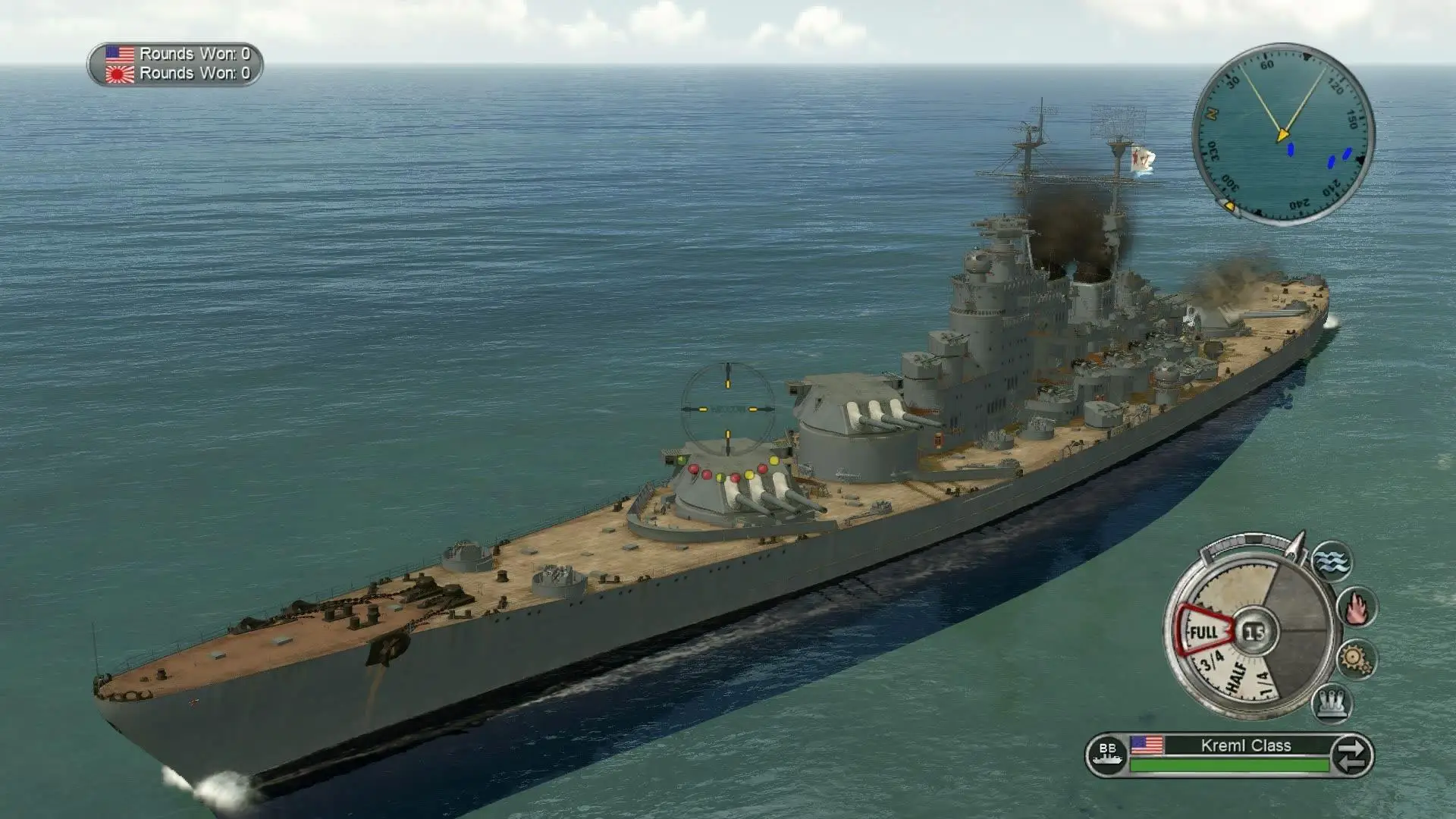The image size is (1456, 819).
Task: Select FULL speed on the telegraph
Action: (x=1203, y=632)
